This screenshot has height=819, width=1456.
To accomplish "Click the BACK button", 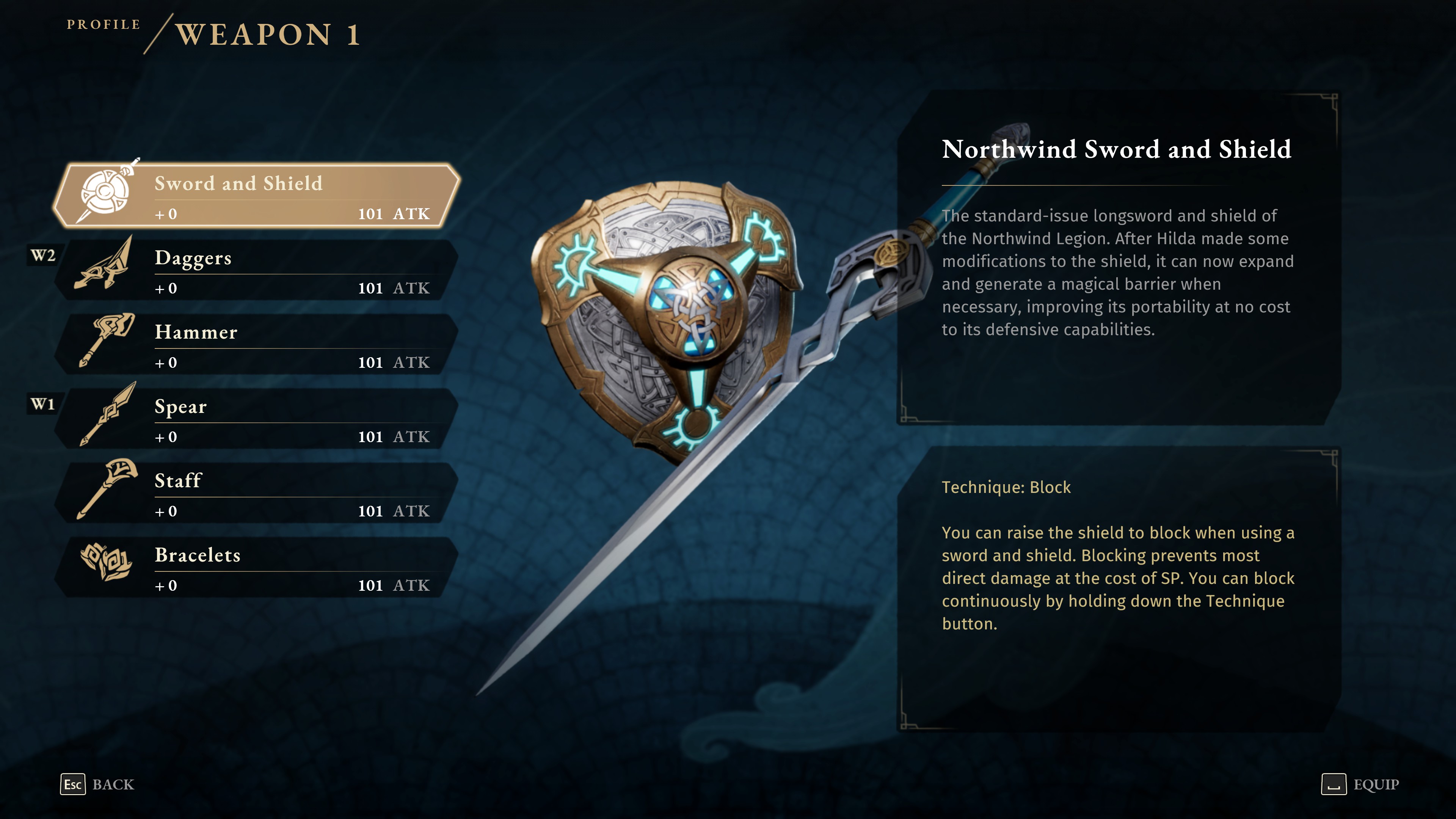I will point(113,784).
